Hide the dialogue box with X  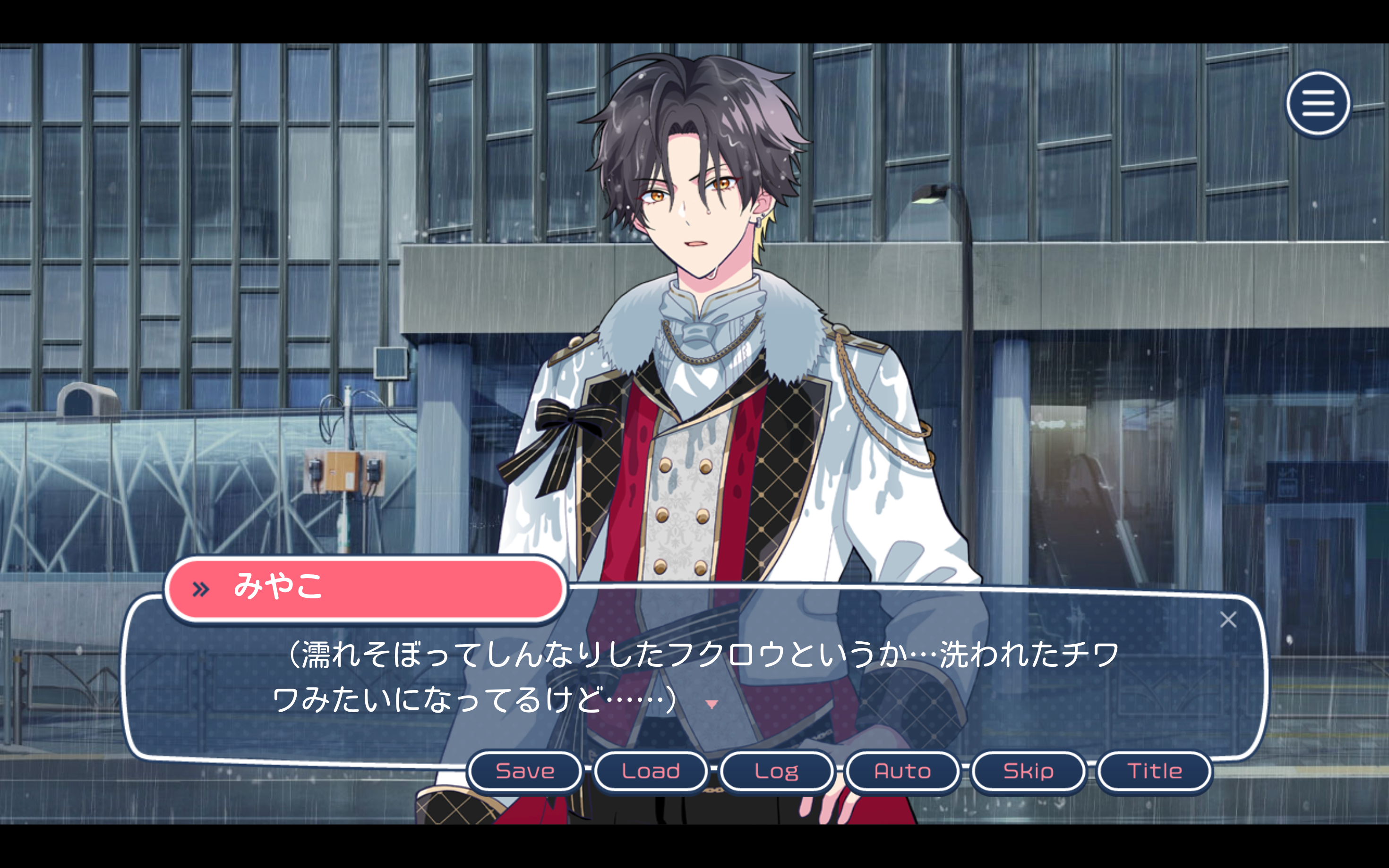1228,620
